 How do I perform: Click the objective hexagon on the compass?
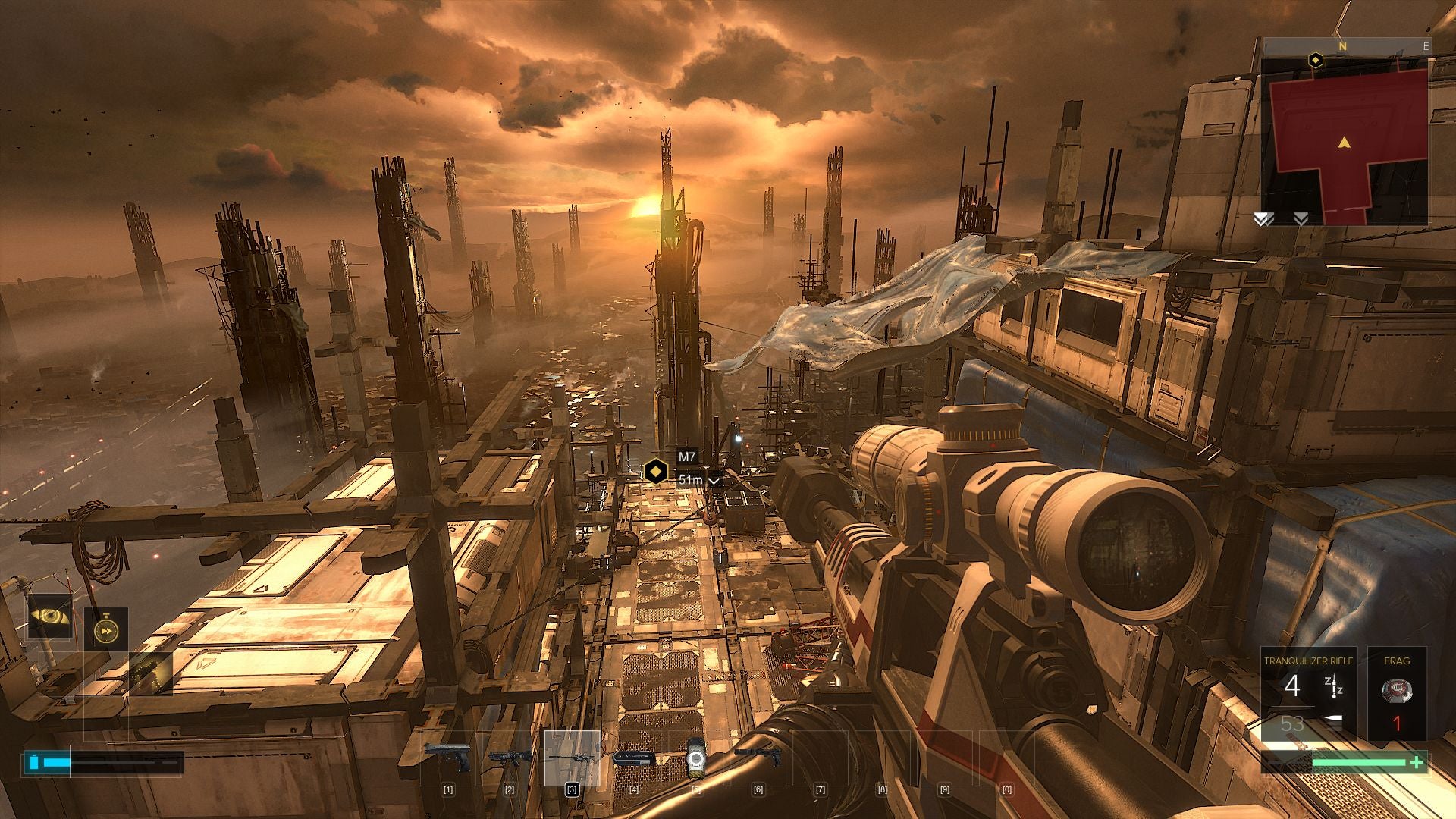[1316, 59]
